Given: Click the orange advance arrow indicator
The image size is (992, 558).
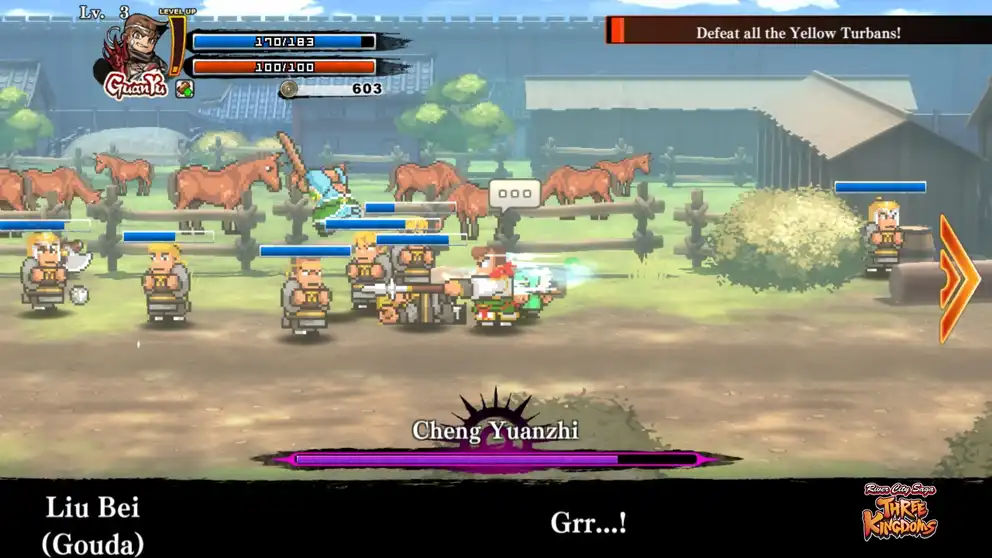Looking at the screenshot, I should (957, 279).
